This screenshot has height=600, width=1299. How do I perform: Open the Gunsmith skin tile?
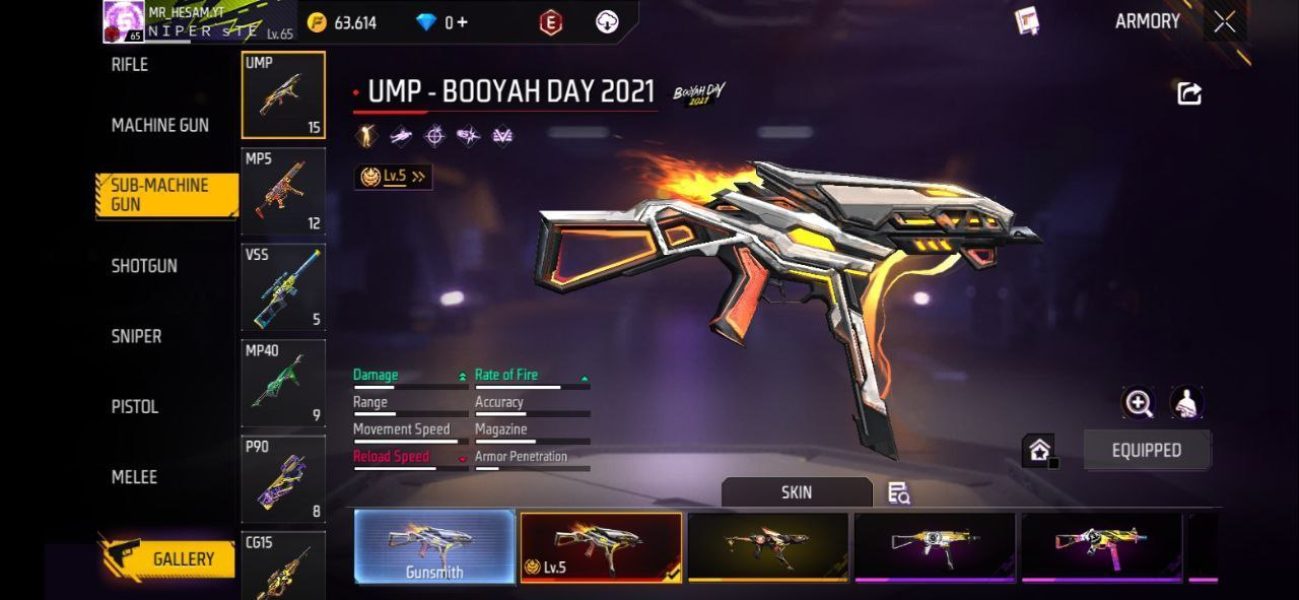(435, 547)
